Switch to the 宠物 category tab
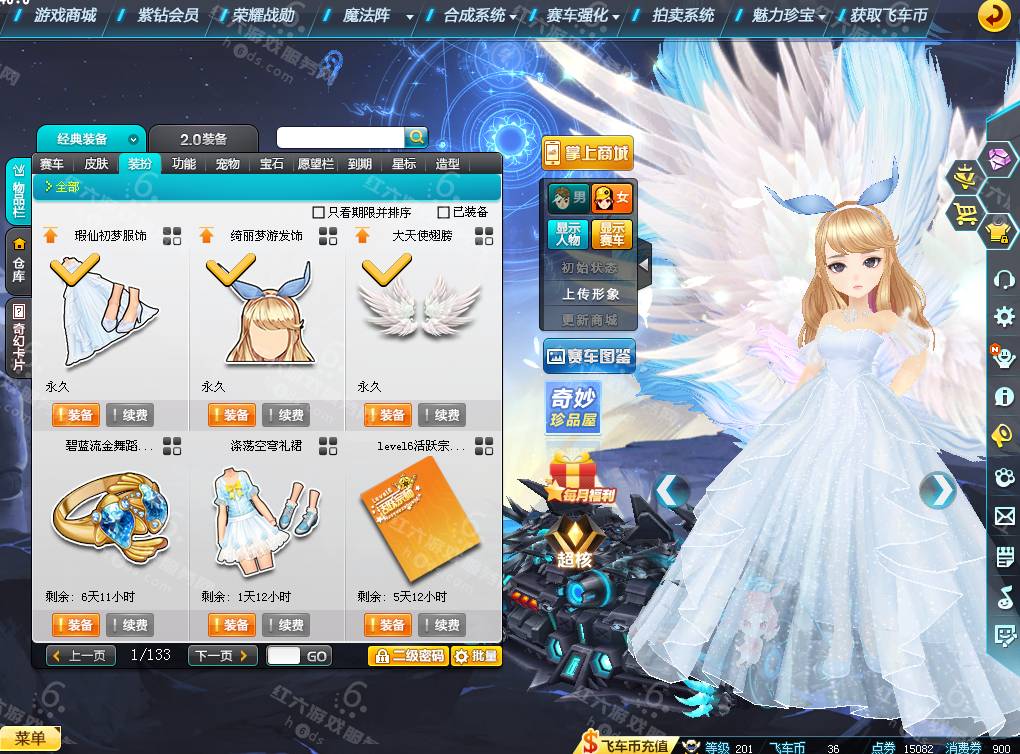Image resolution: width=1020 pixels, height=754 pixels. coord(227,164)
